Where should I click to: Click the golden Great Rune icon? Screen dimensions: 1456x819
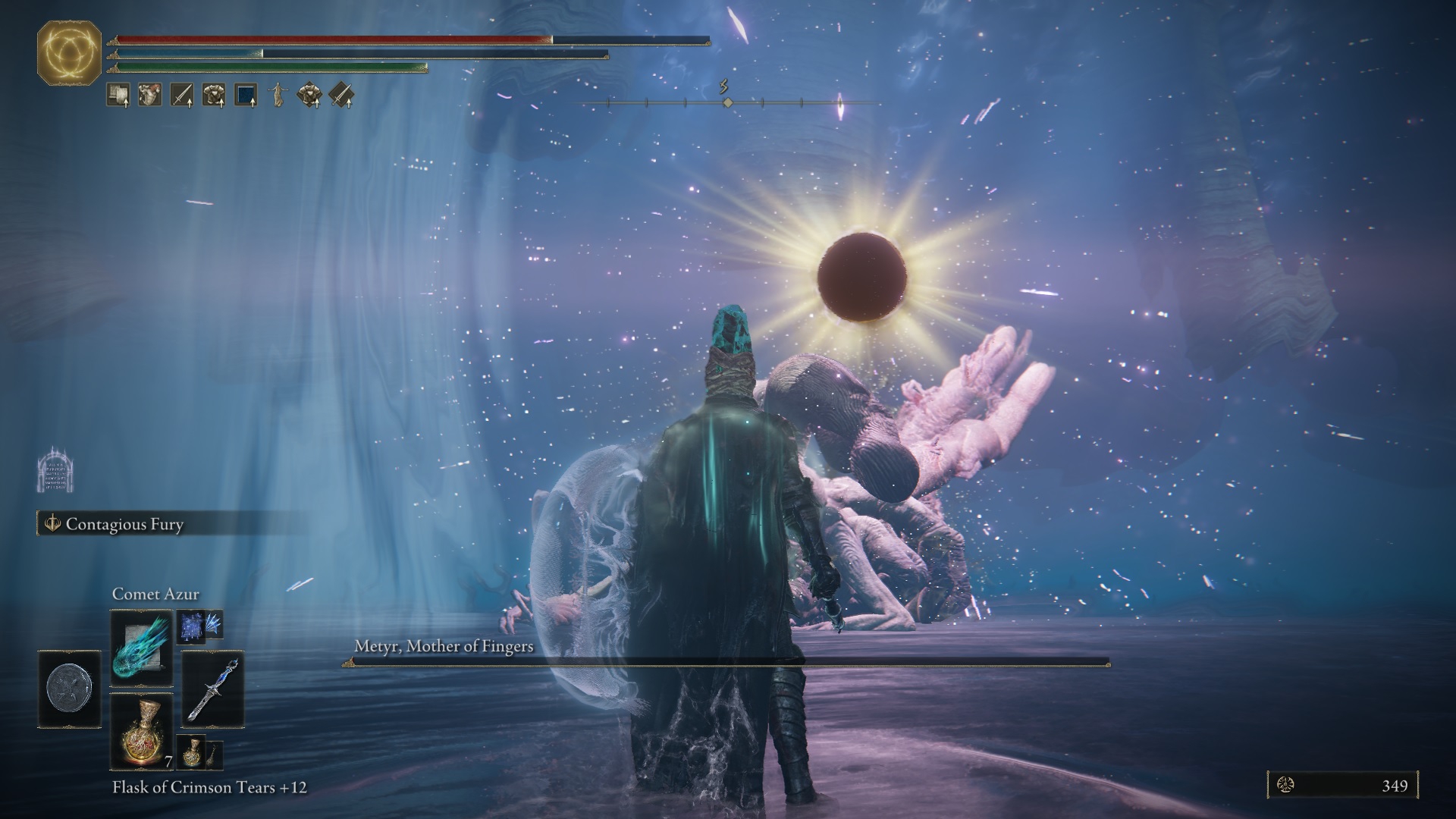pos(69,53)
